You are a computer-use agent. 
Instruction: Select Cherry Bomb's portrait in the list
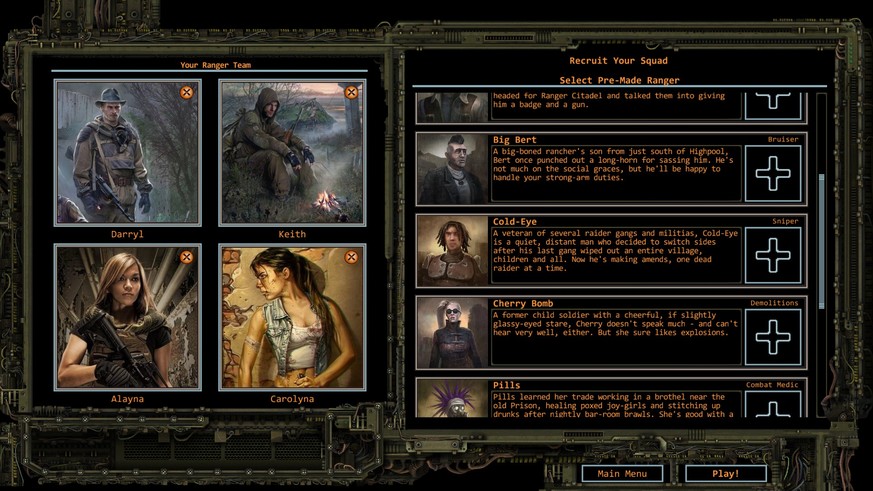pos(451,332)
